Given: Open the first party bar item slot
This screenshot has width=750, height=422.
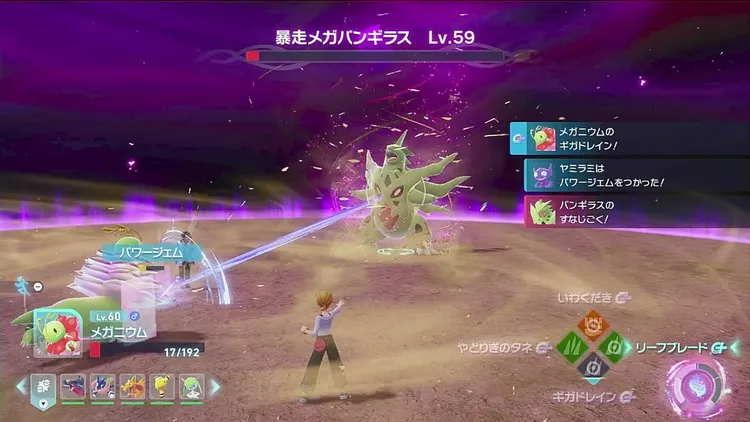Looking at the screenshot, I should click(44, 387).
